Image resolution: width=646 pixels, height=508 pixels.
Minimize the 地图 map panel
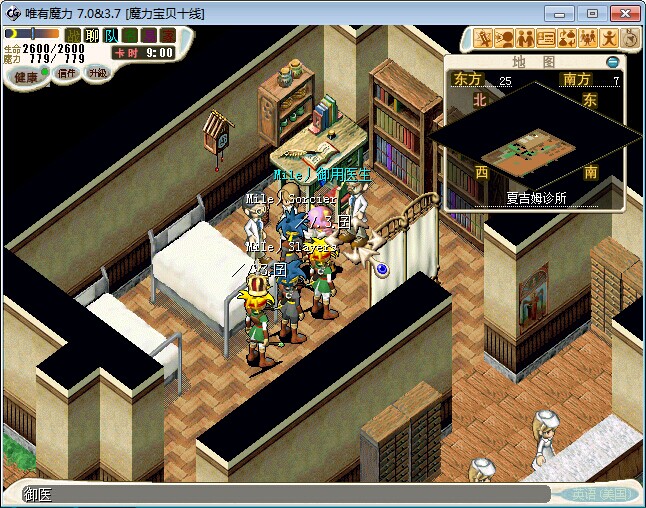(x=613, y=62)
